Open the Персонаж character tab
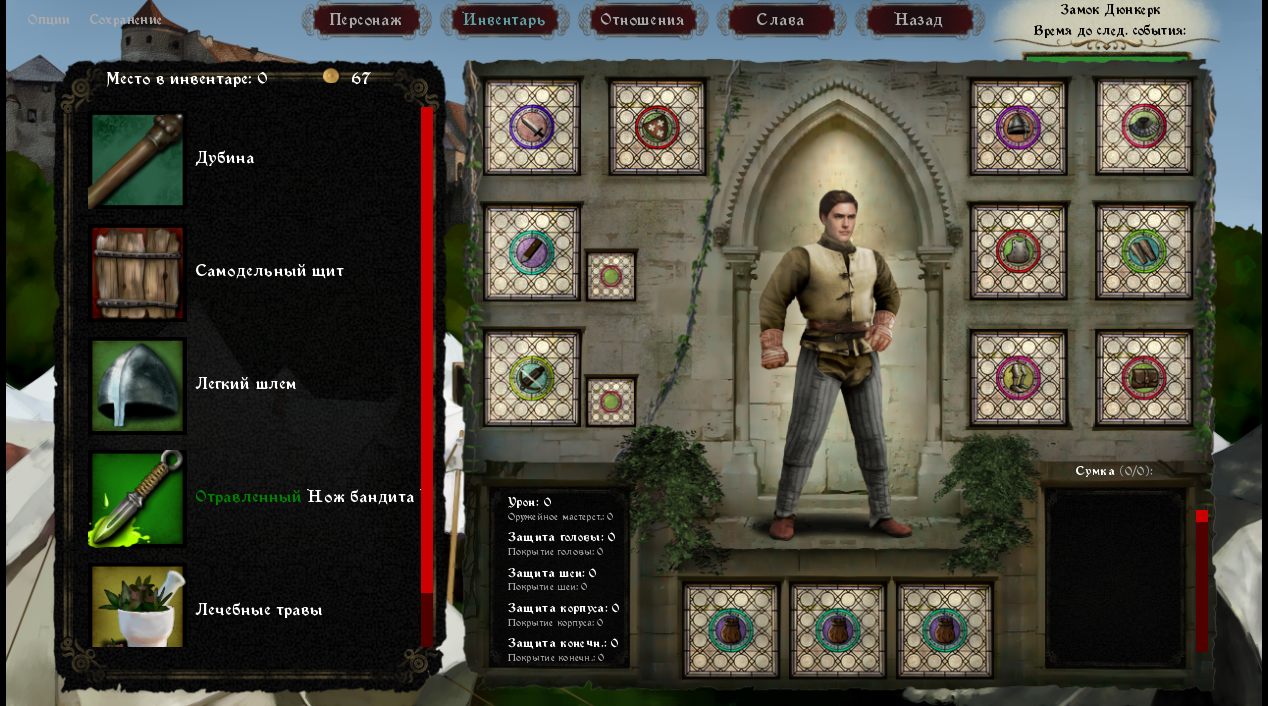Screen dimensions: 1268x706 (x=366, y=20)
